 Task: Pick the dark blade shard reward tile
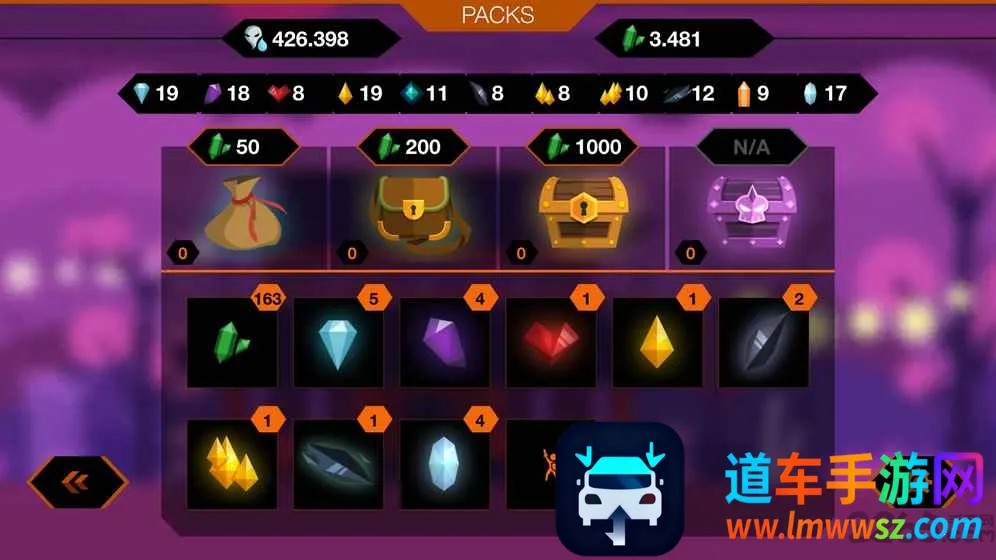(x=338, y=463)
